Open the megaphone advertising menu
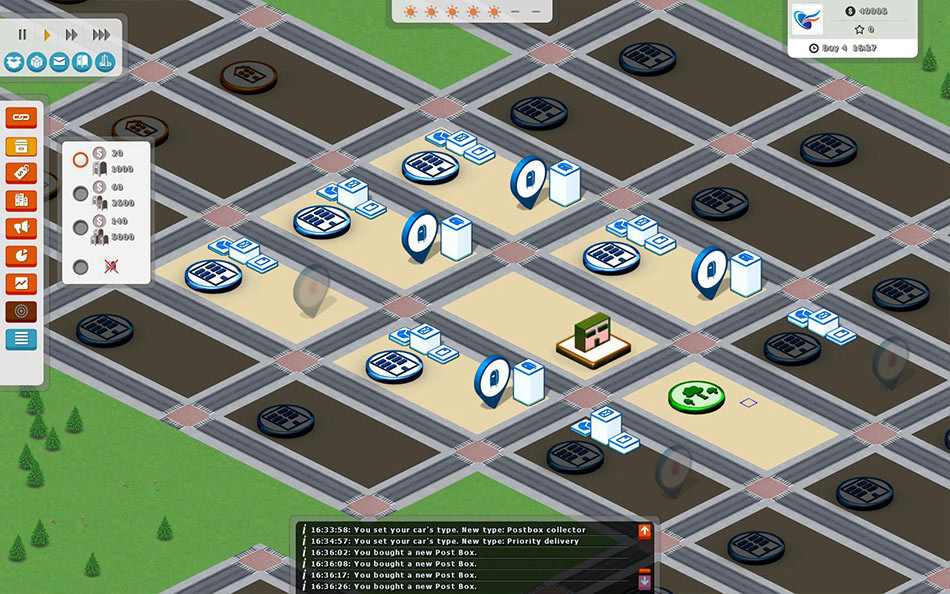The width and height of the screenshot is (950, 594). click(x=21, y=228)
